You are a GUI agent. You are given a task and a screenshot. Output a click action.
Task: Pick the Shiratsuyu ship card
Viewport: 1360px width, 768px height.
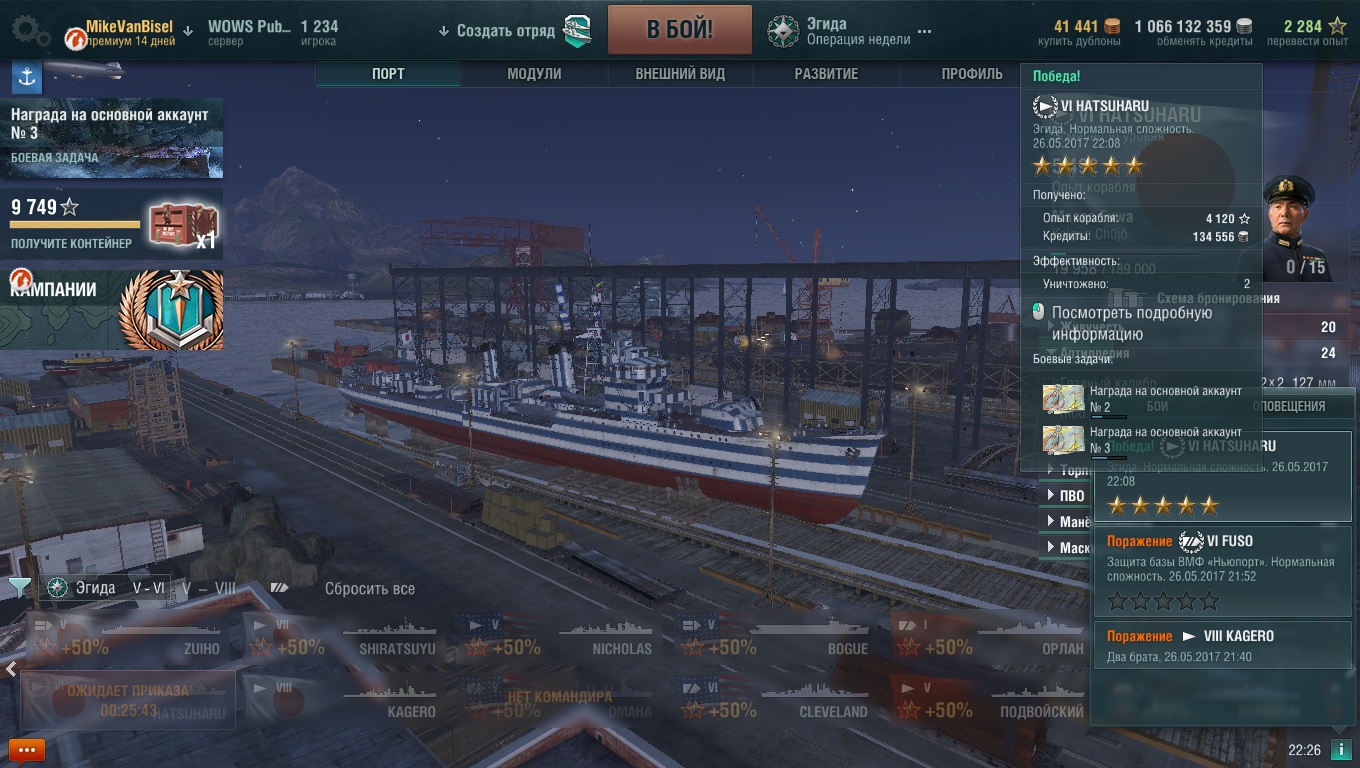[347, 637]
